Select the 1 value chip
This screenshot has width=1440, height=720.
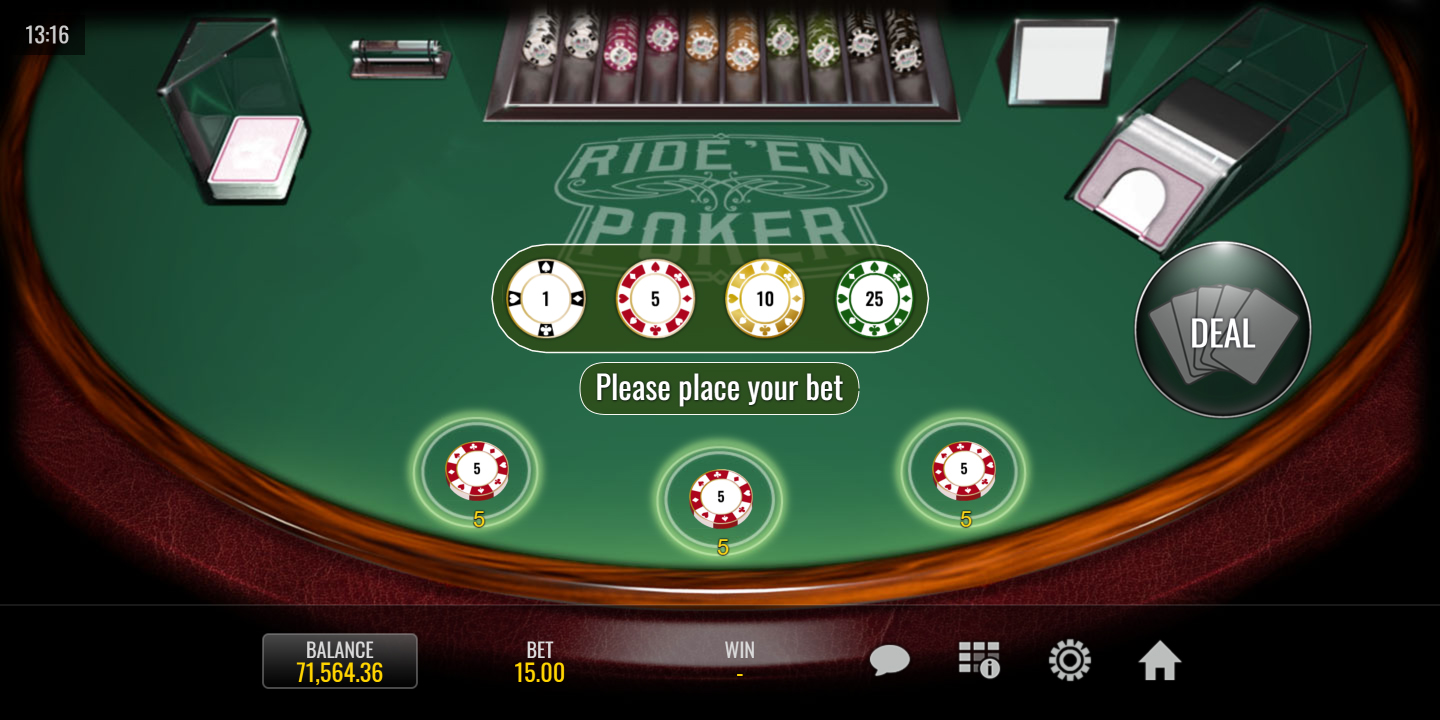(546, 299)
